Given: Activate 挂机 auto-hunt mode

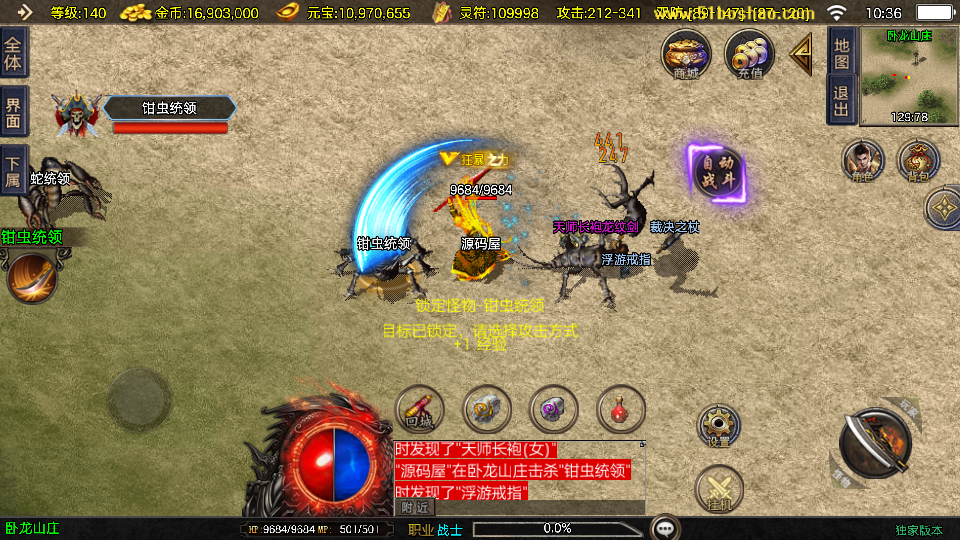Looking at the screenshot, I should click(x=719, y=489).
